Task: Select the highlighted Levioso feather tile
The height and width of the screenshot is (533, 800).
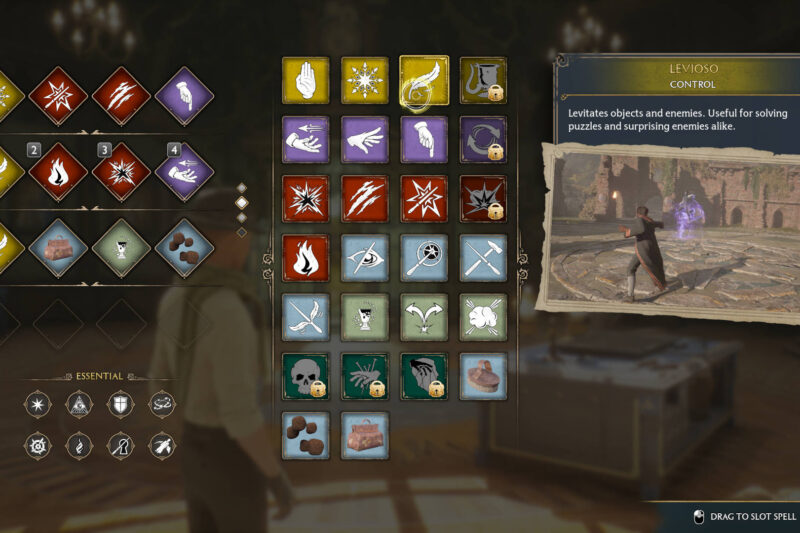Action: [x=424, y=80]
